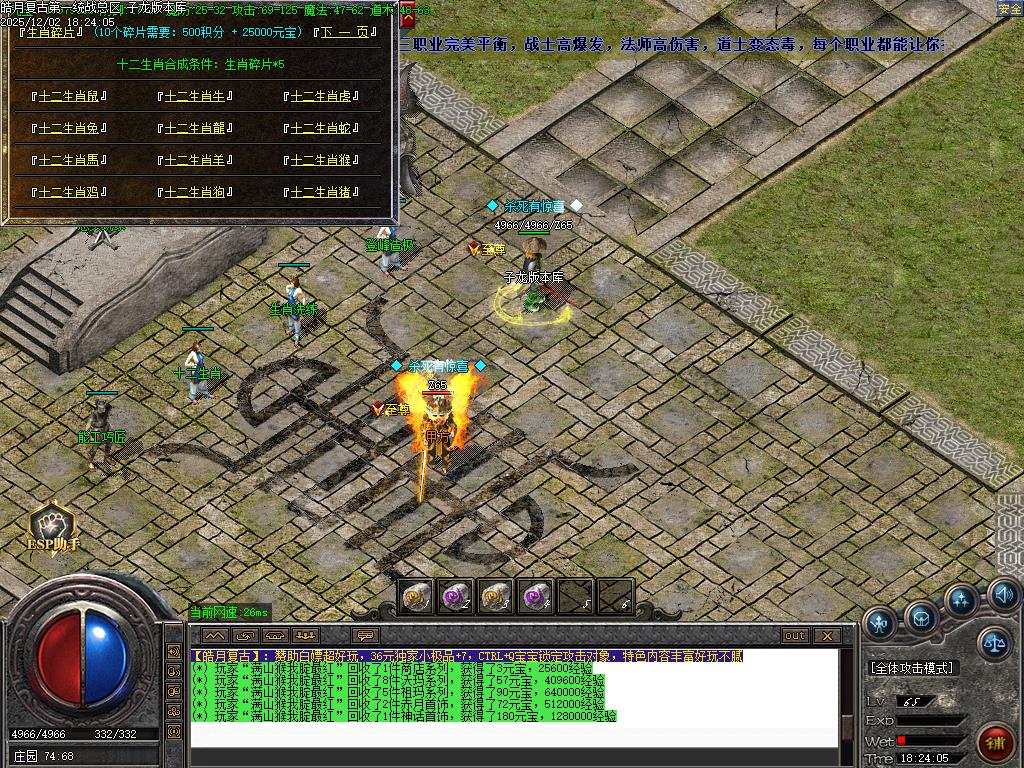Viewport: 1024px width, 768px height.
Task: Pick the 十二生肖龍 entry
Action: [195, 129]
